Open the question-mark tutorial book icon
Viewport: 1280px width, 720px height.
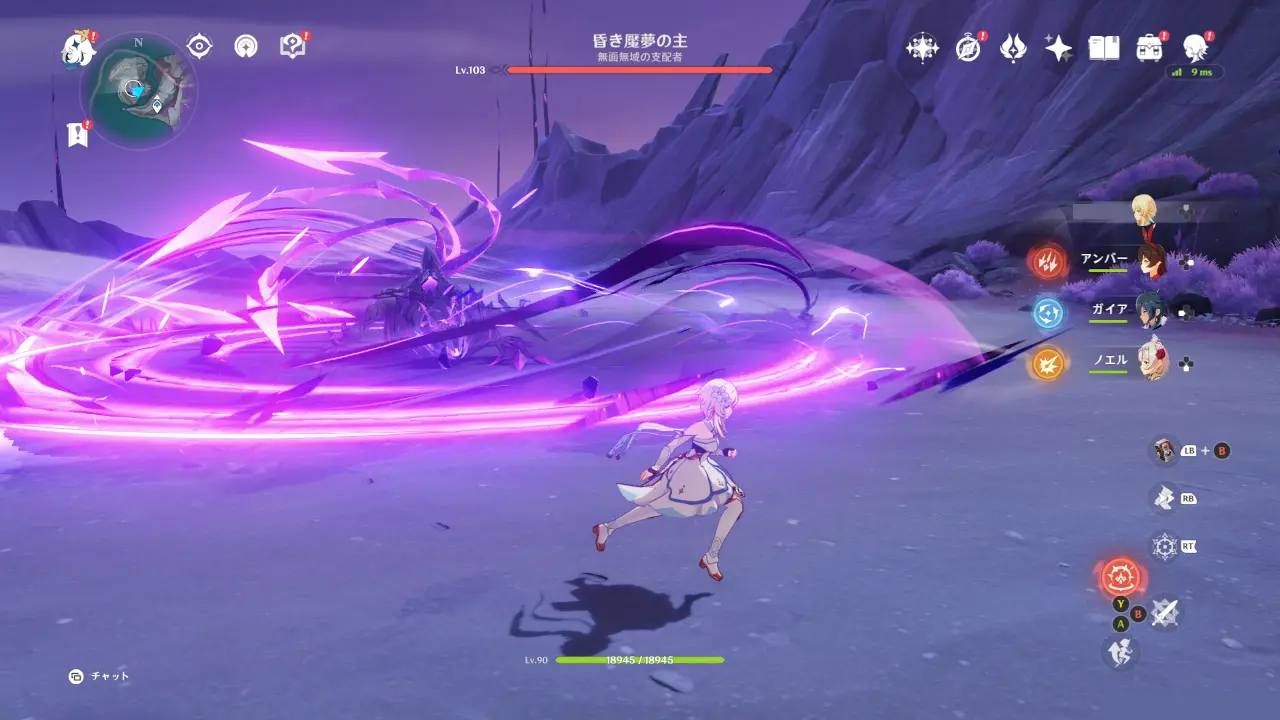[x=292, y=46]
